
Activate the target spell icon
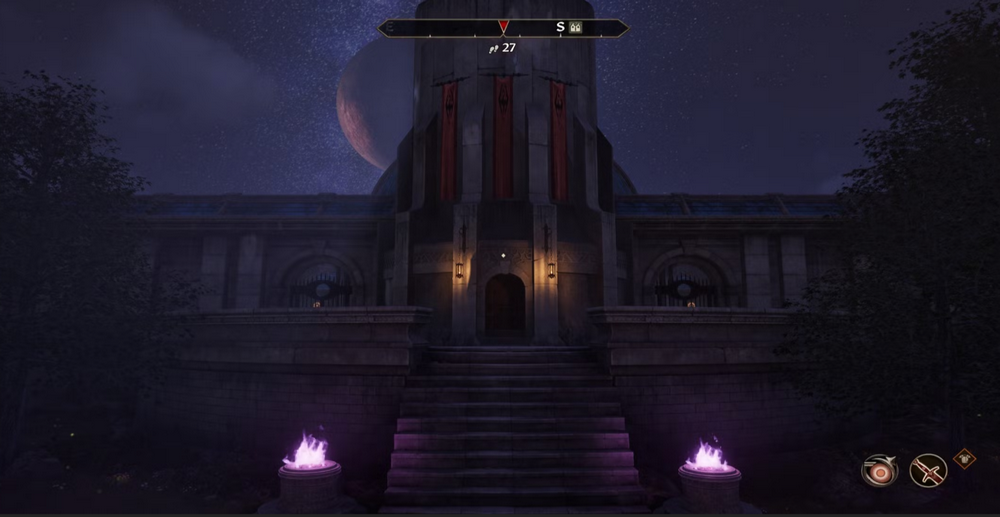(879, 470)
